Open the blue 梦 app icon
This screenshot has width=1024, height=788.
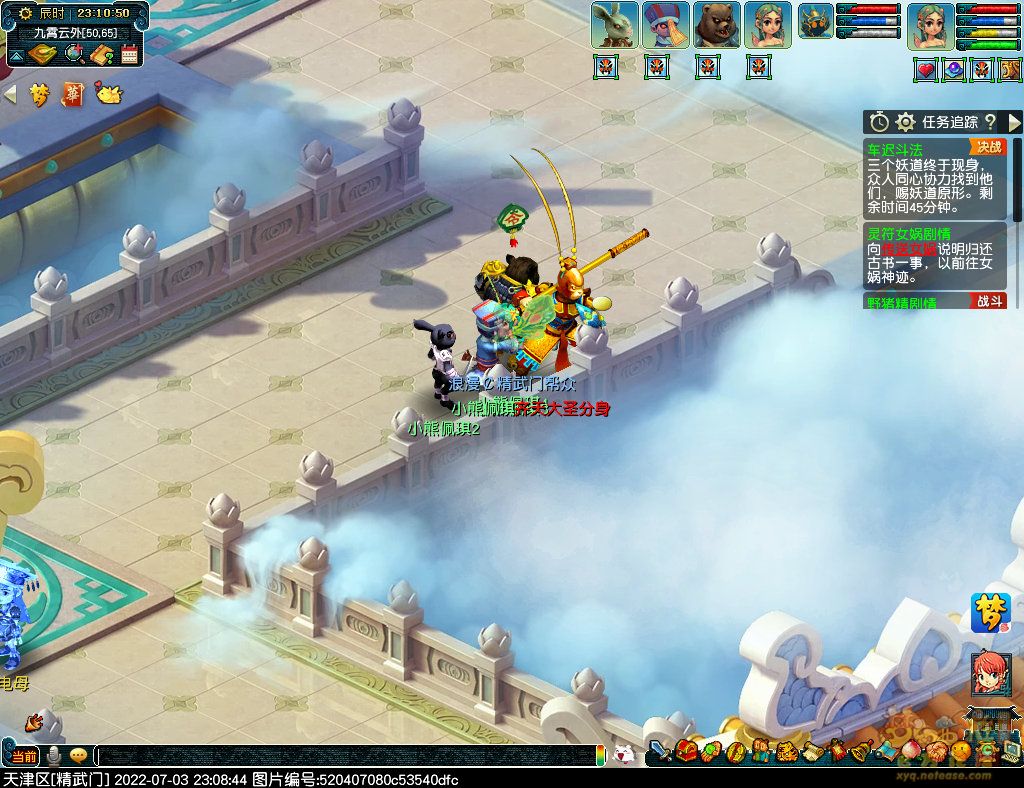coord(990,612)
